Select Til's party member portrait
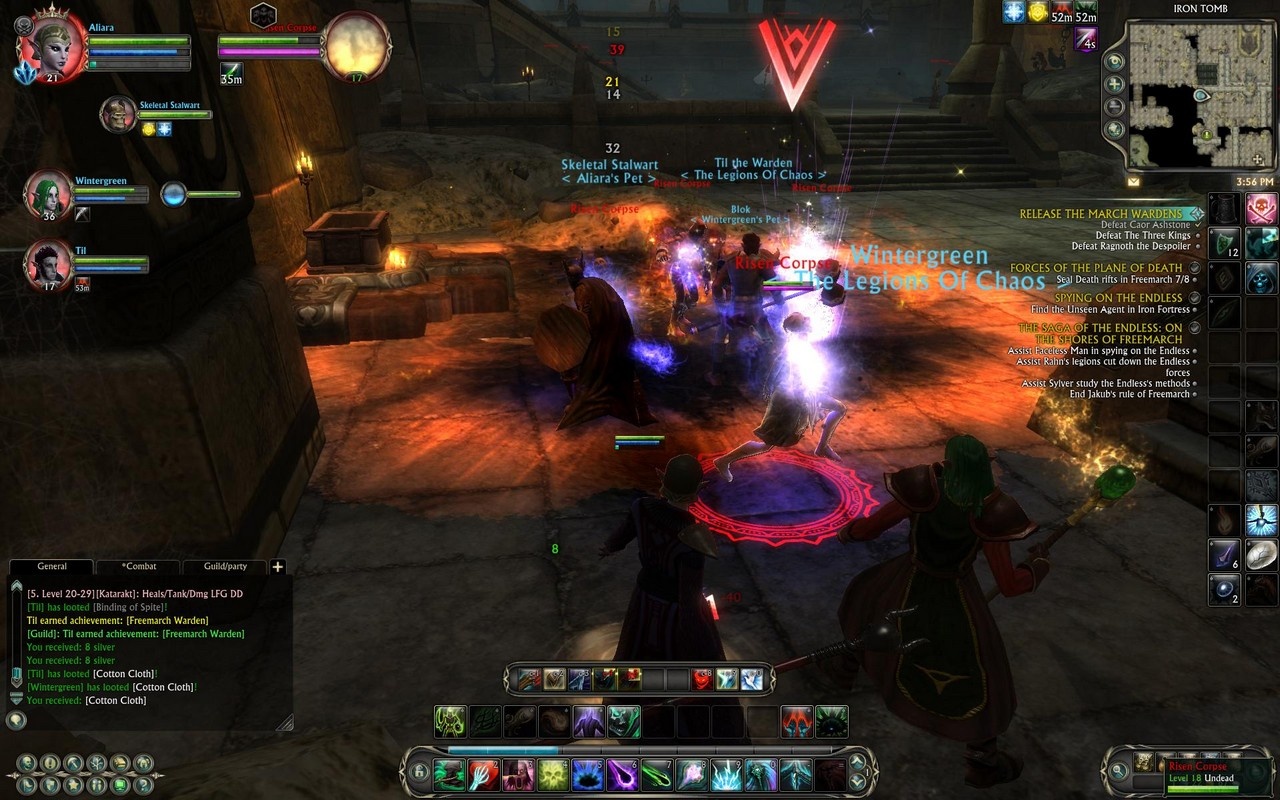This screenshot has width=1280, height=800. (x=48, y=264)
